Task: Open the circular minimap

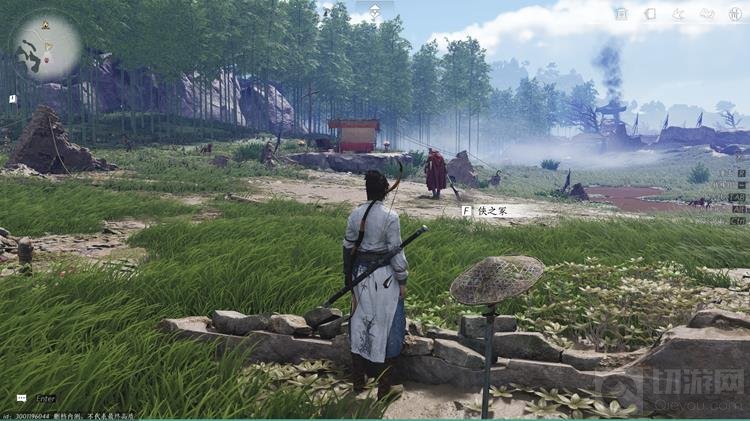Action: coord(46,45)
